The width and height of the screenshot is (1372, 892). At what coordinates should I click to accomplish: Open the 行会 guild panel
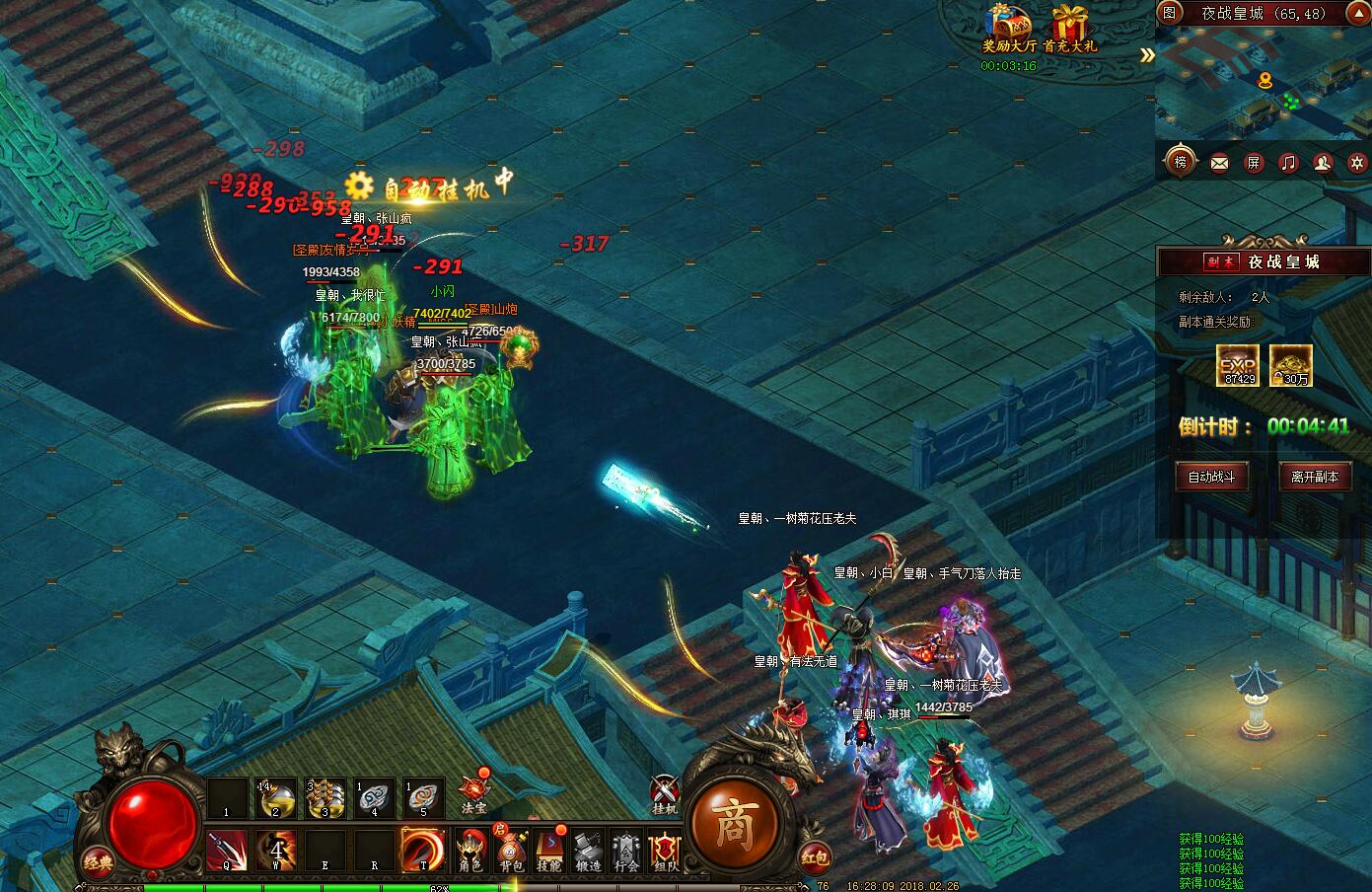point(627,852)
